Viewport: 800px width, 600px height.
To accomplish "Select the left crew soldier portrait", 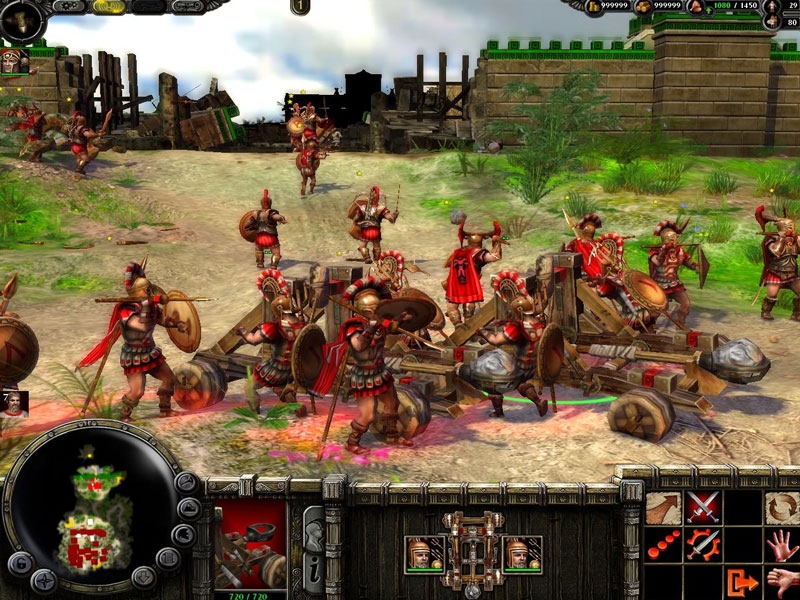I will (424, 554).
